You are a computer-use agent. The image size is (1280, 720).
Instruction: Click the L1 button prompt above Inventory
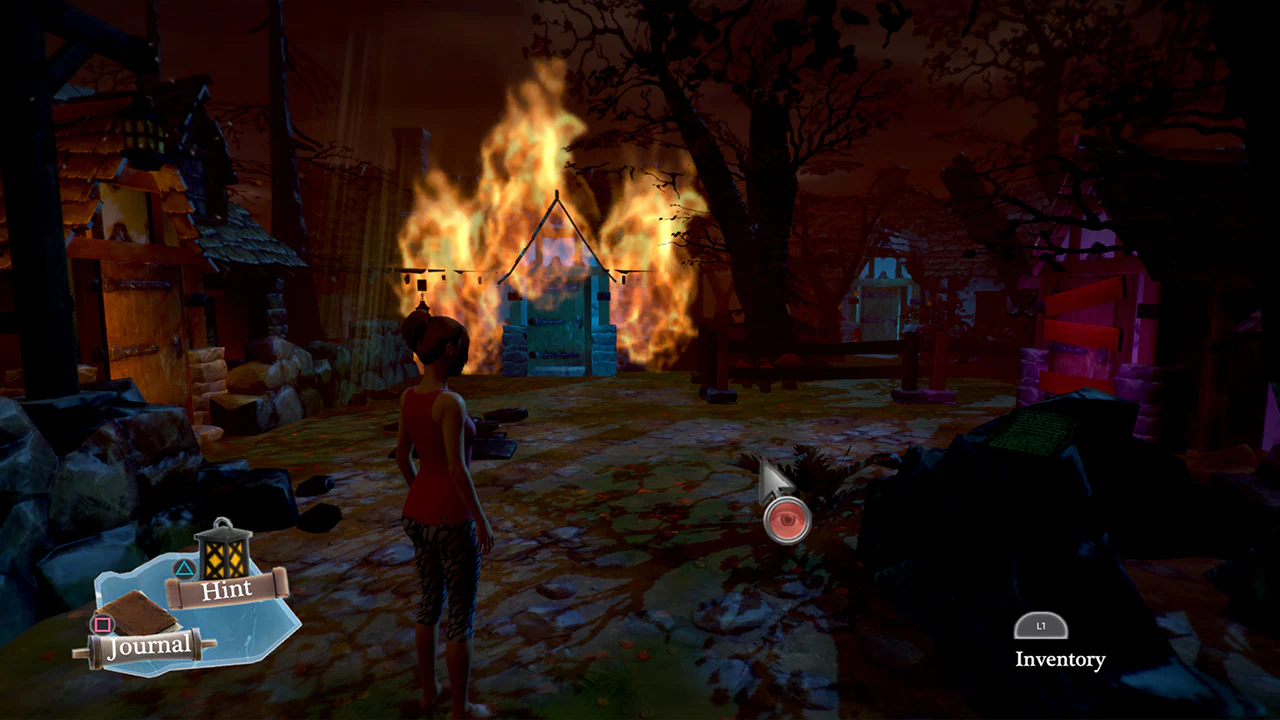point(1040,626)
